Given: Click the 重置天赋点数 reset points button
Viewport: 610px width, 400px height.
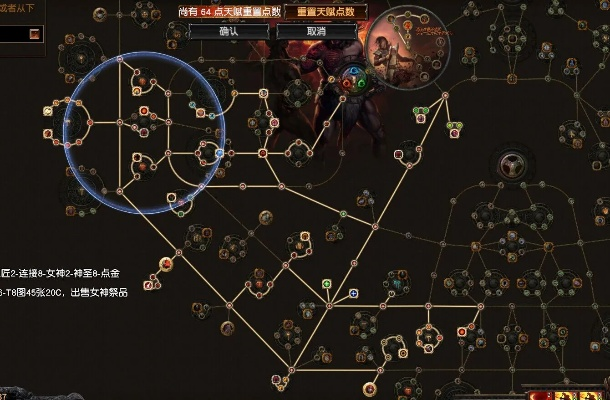Looking at the screenshot, I should click(324, 12).
